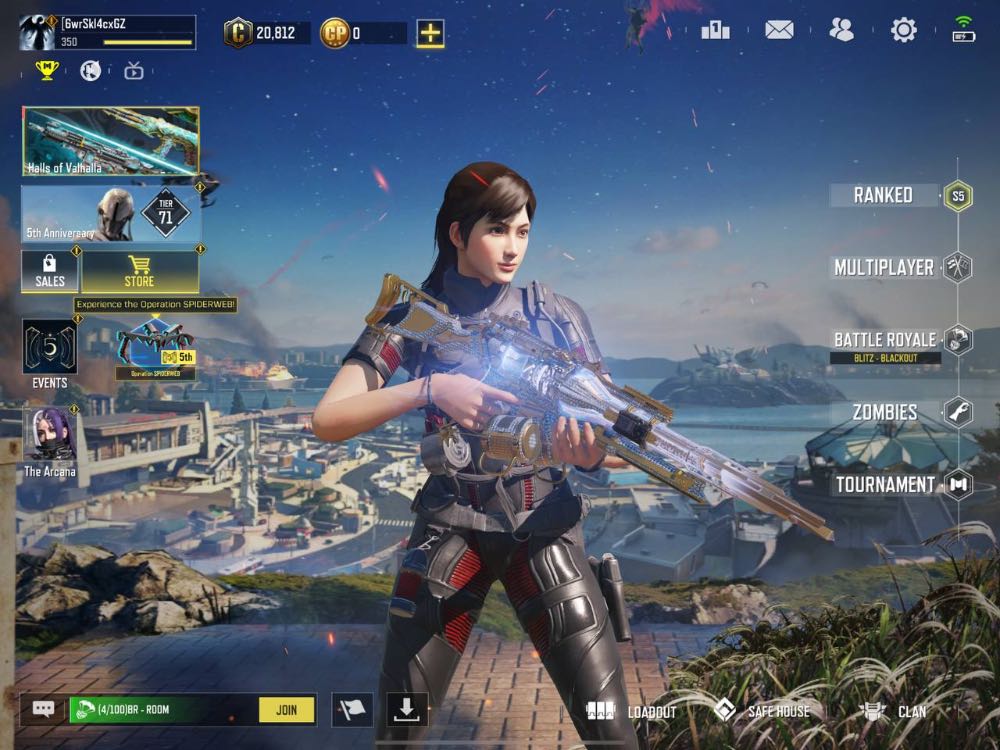
Task: Join the BR room with the Join button
Action: point(286,710)
